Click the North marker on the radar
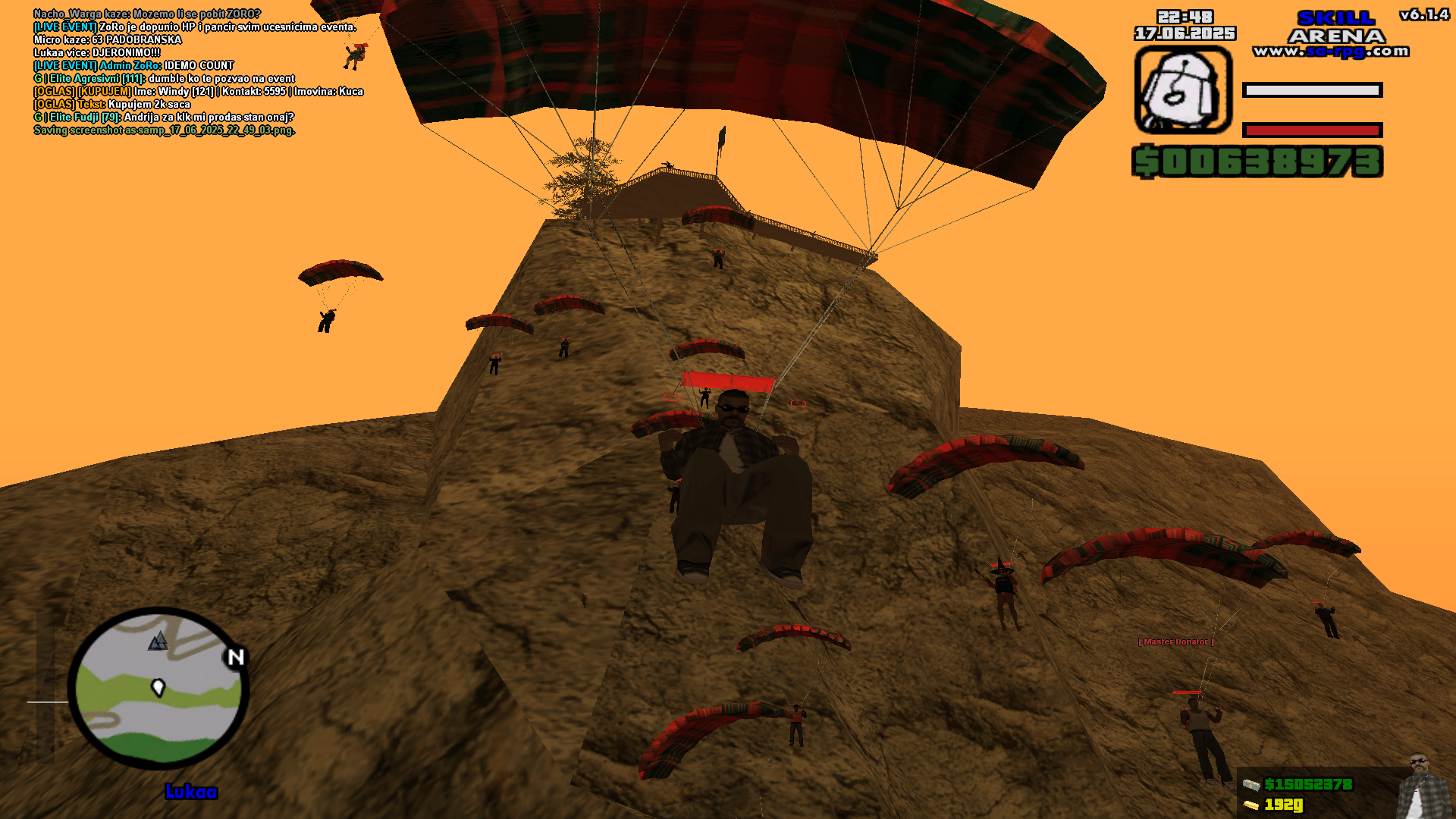 (x=235, y=657)
